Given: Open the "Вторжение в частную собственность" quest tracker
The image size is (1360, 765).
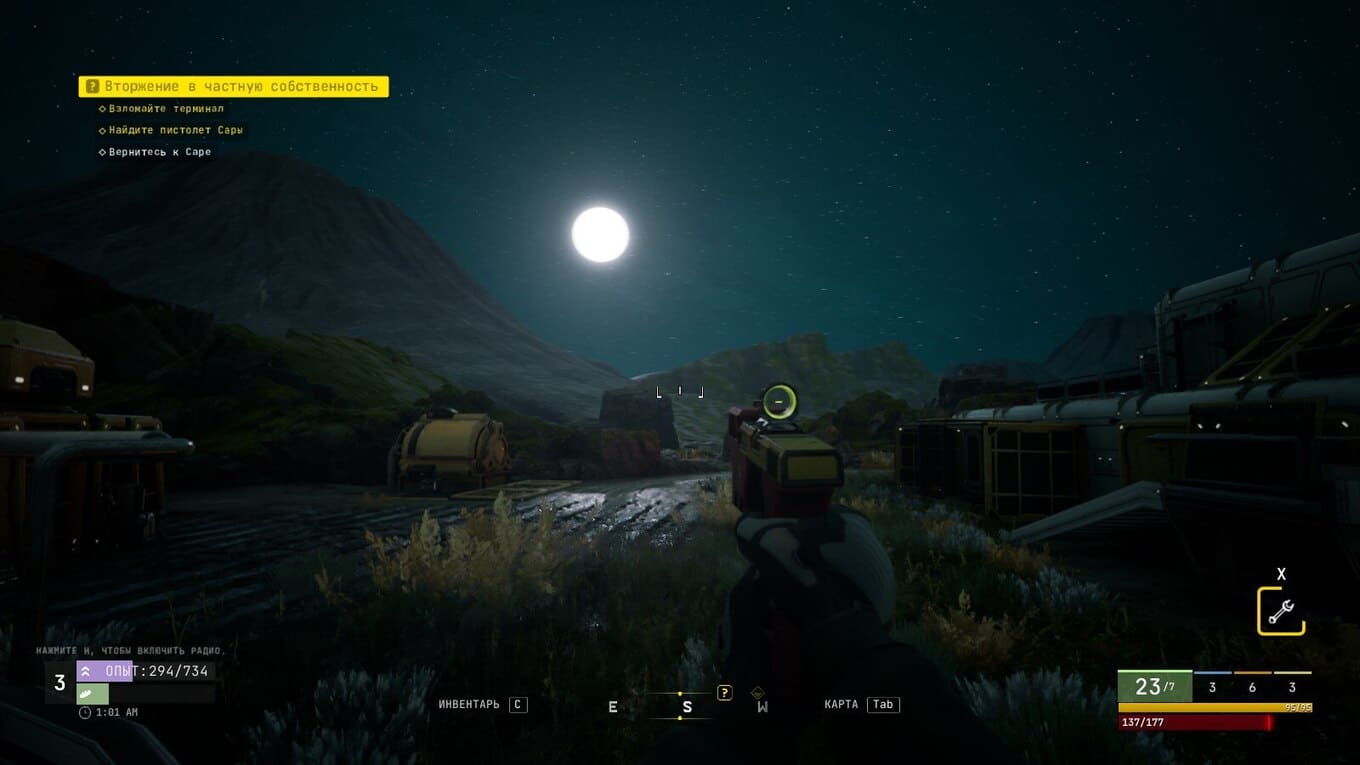Looking at the screenshot, I should (x=233, y=87).
